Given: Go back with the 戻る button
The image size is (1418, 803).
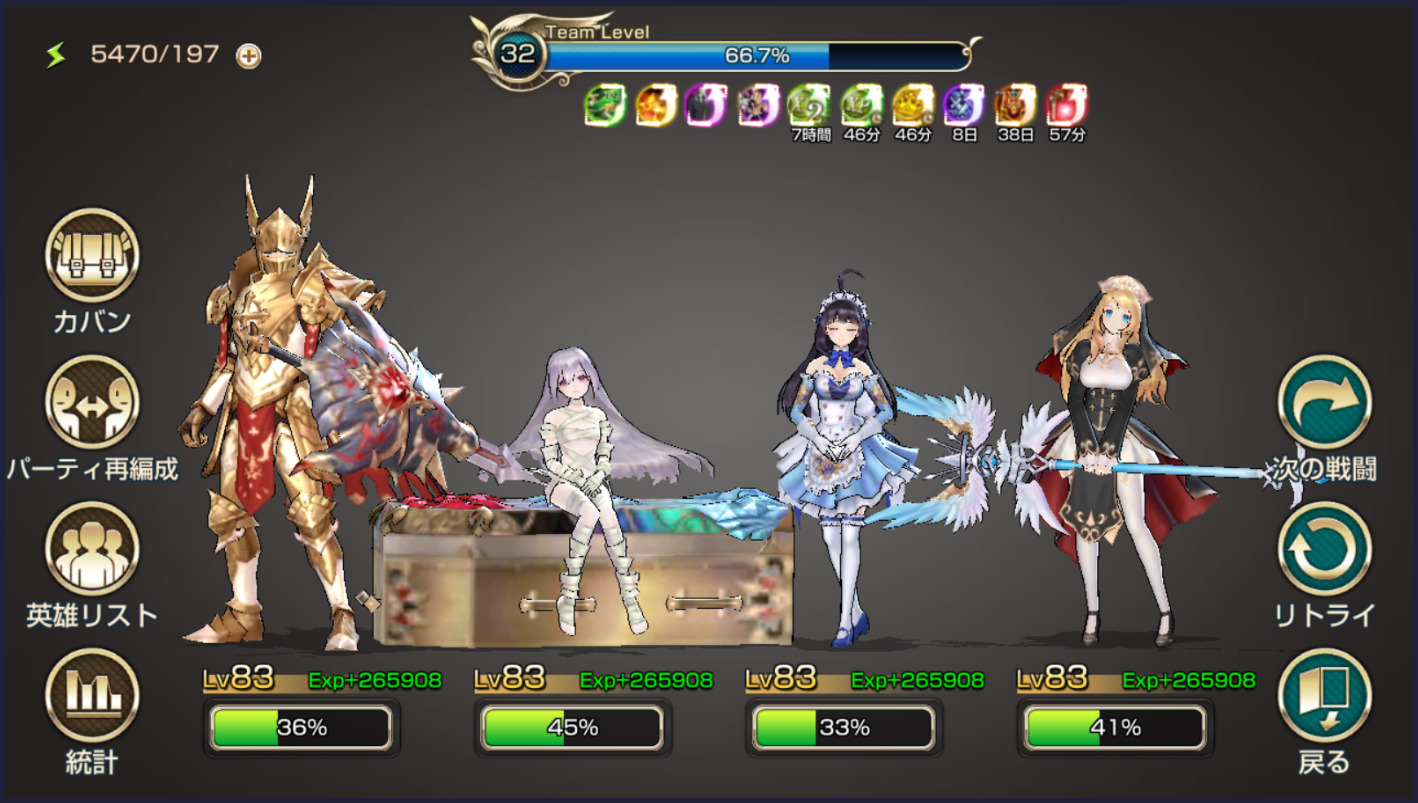Looking at the screenshot, I should (1324, 696).
